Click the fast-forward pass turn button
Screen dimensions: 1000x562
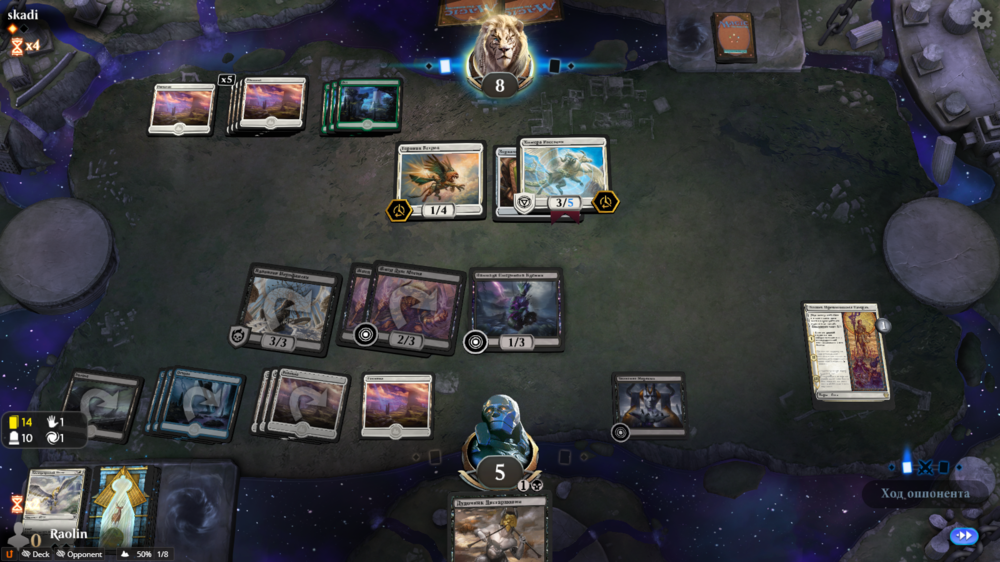pyautogui.click(x=963, y=536)
